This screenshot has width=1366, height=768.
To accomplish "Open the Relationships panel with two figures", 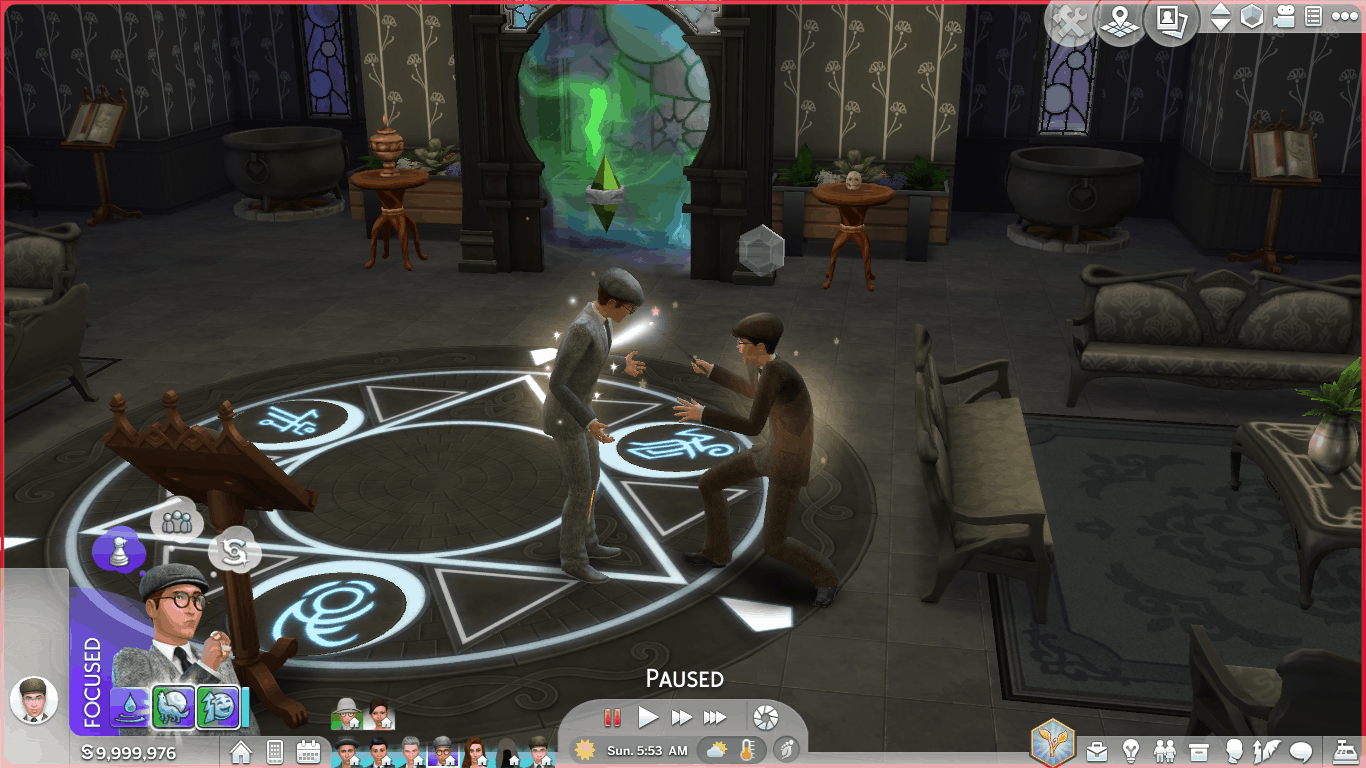I will 1165,750.
